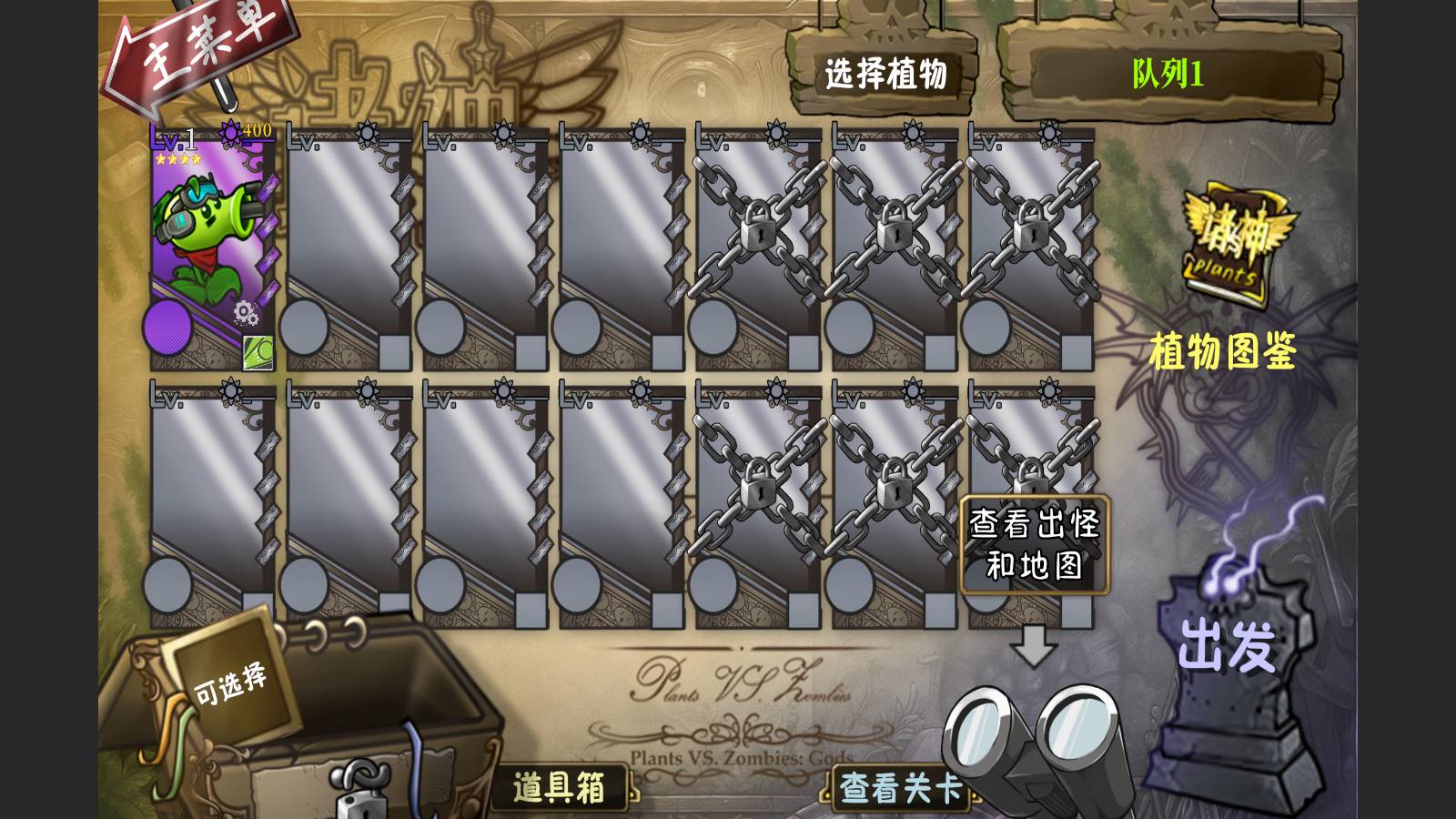Screen dimensions: 1456x819
Task: Click the gear settings icon on Gatling Pea card
Action: 243,311
